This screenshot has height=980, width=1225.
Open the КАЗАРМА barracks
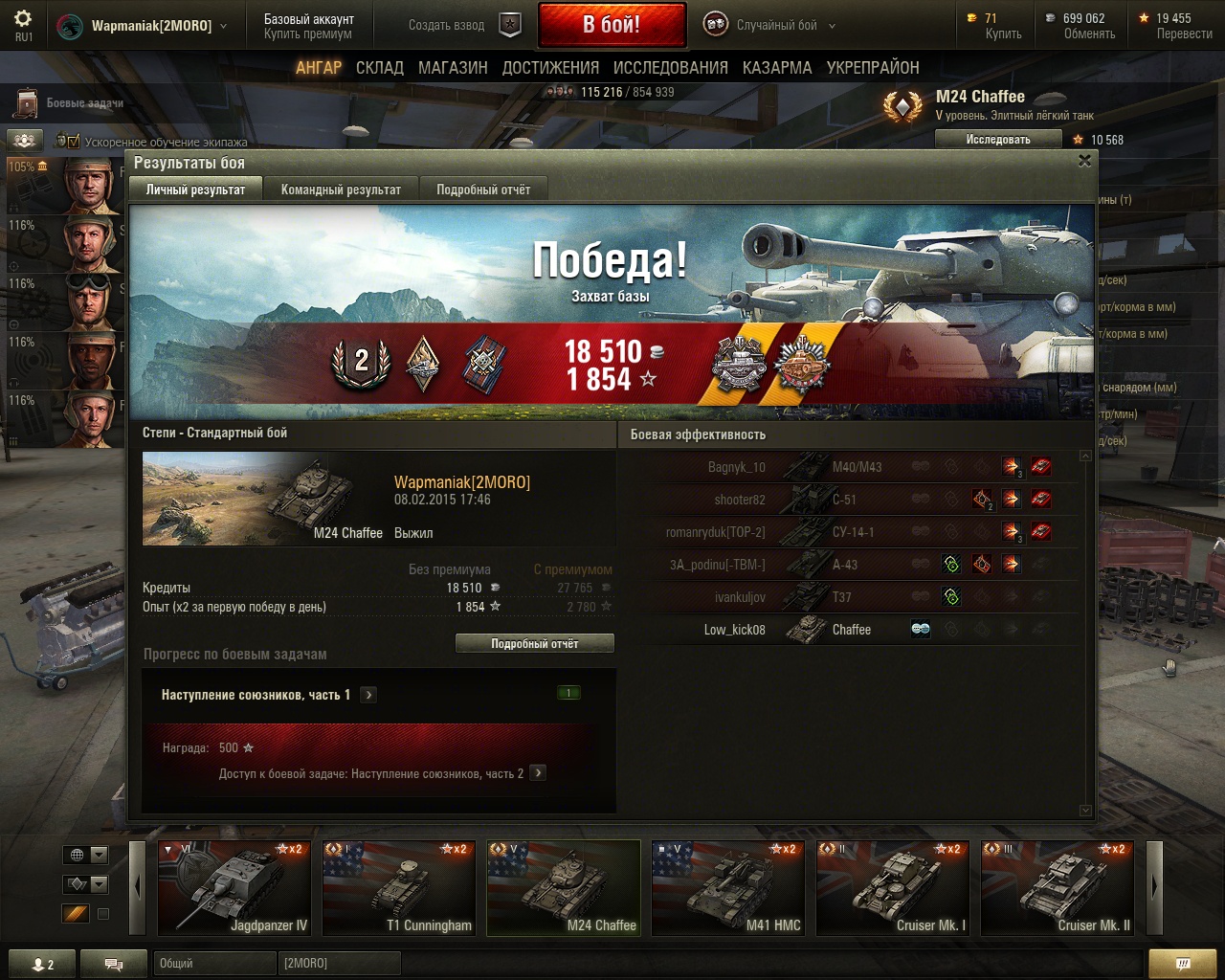pyautogui.click(x=777, y=68)
